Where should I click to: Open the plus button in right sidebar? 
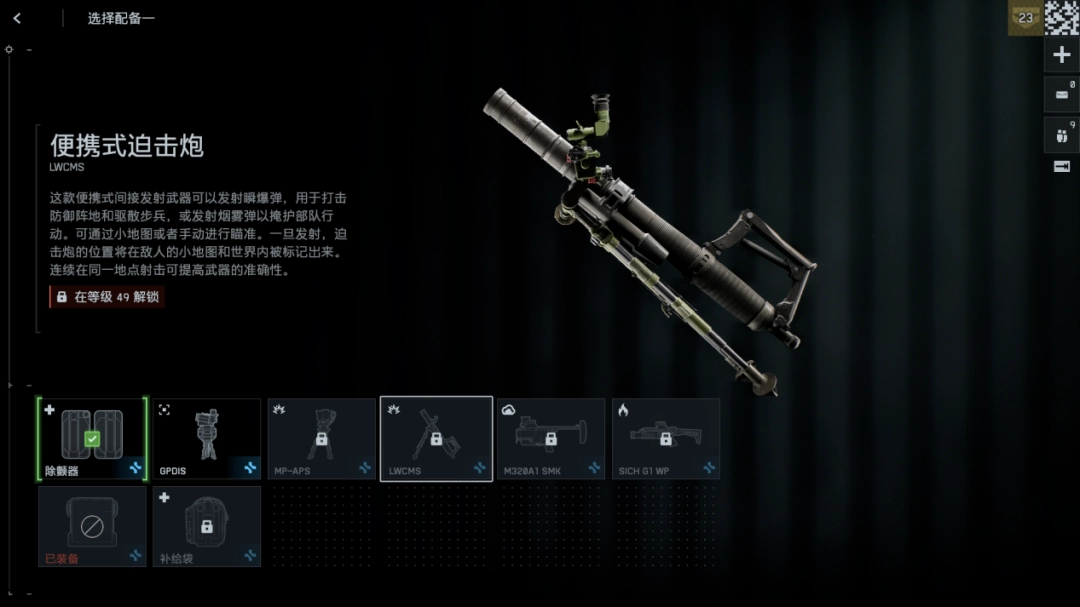point(1062,55)
